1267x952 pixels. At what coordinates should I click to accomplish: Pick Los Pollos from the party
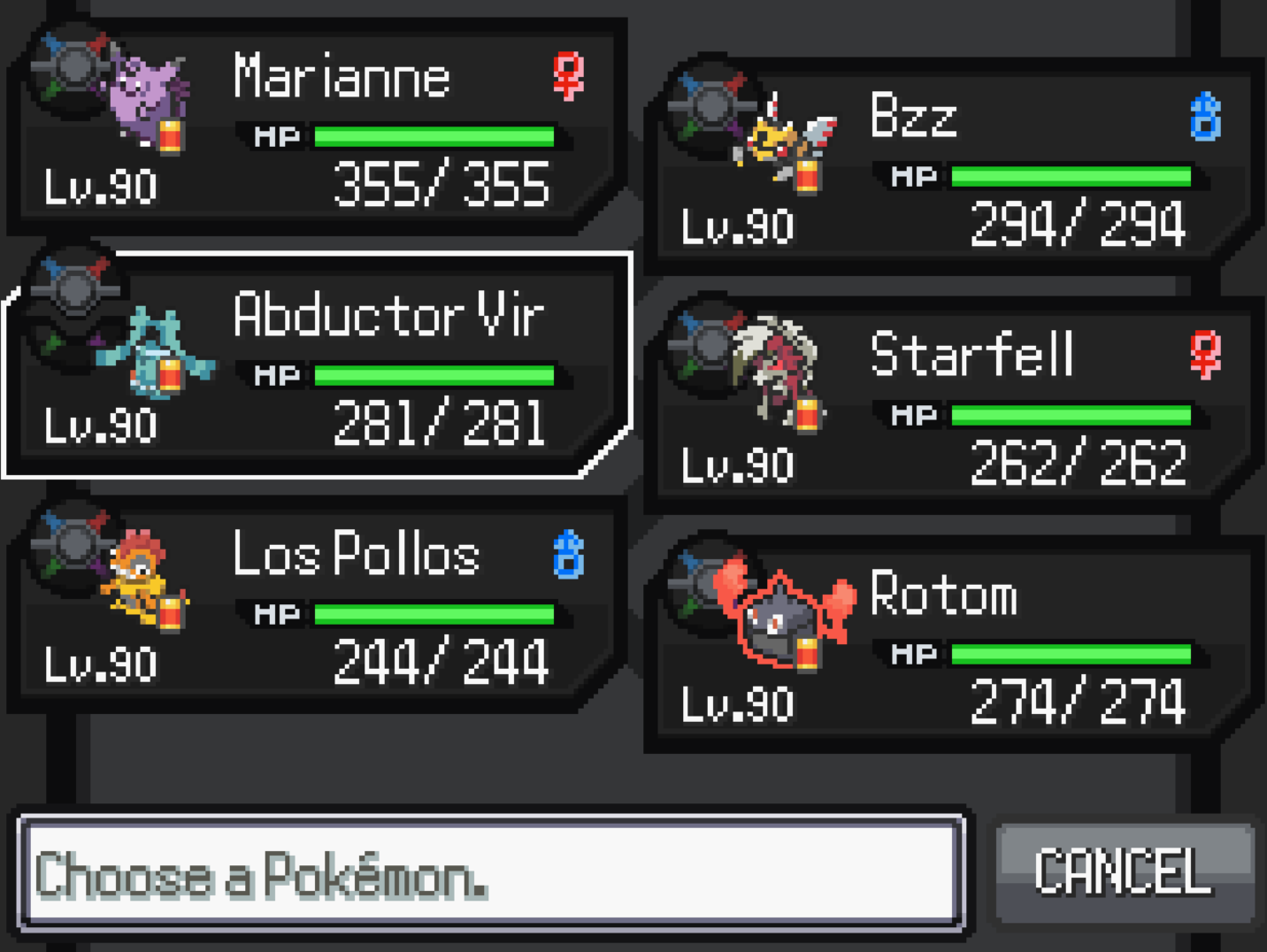click(319, 606)
